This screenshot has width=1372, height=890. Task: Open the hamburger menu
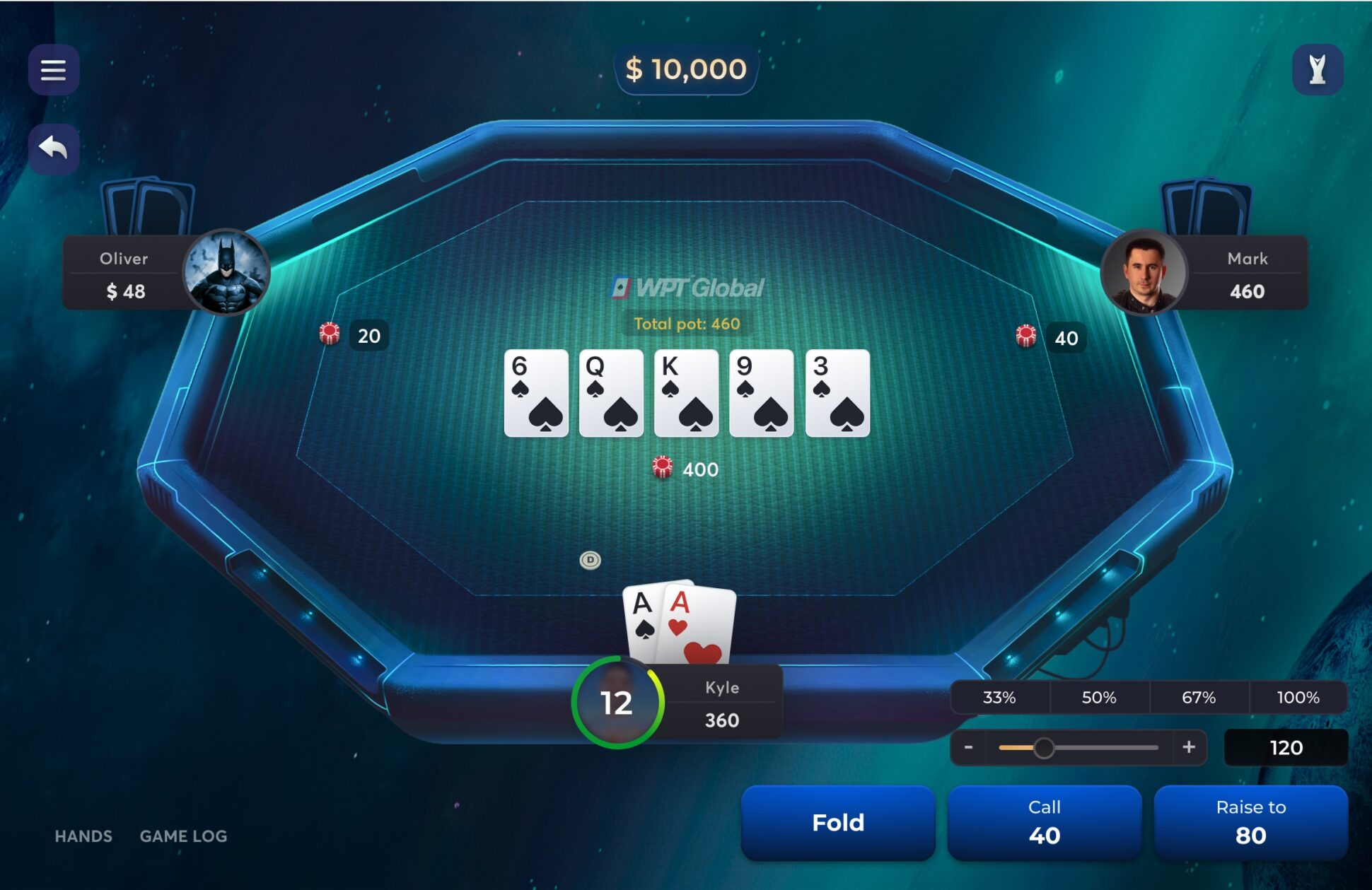pos(54,69)
